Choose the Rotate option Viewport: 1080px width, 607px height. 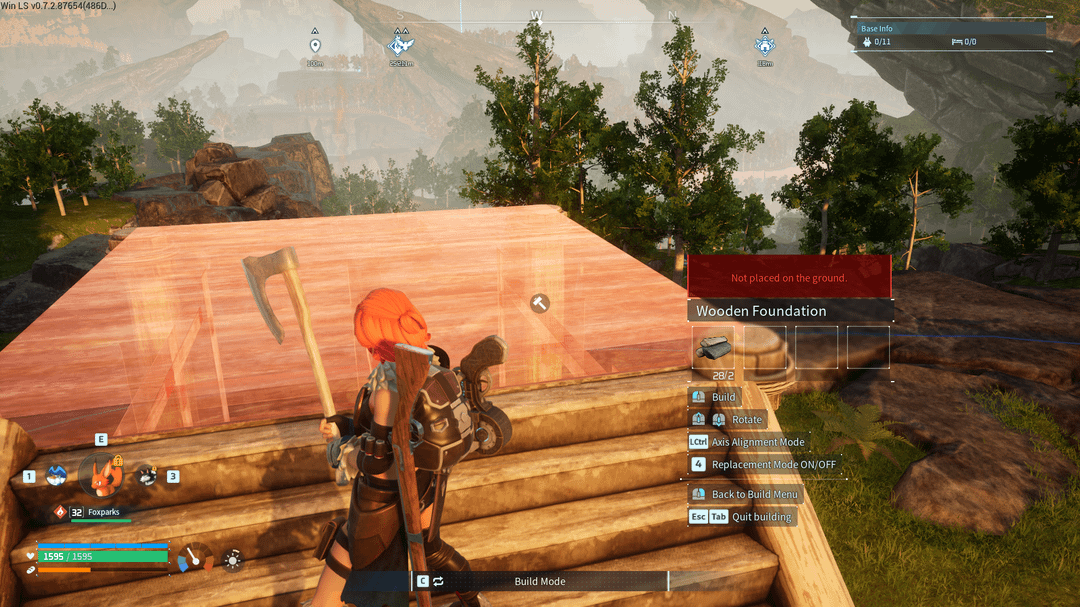[x=746, y=419]
